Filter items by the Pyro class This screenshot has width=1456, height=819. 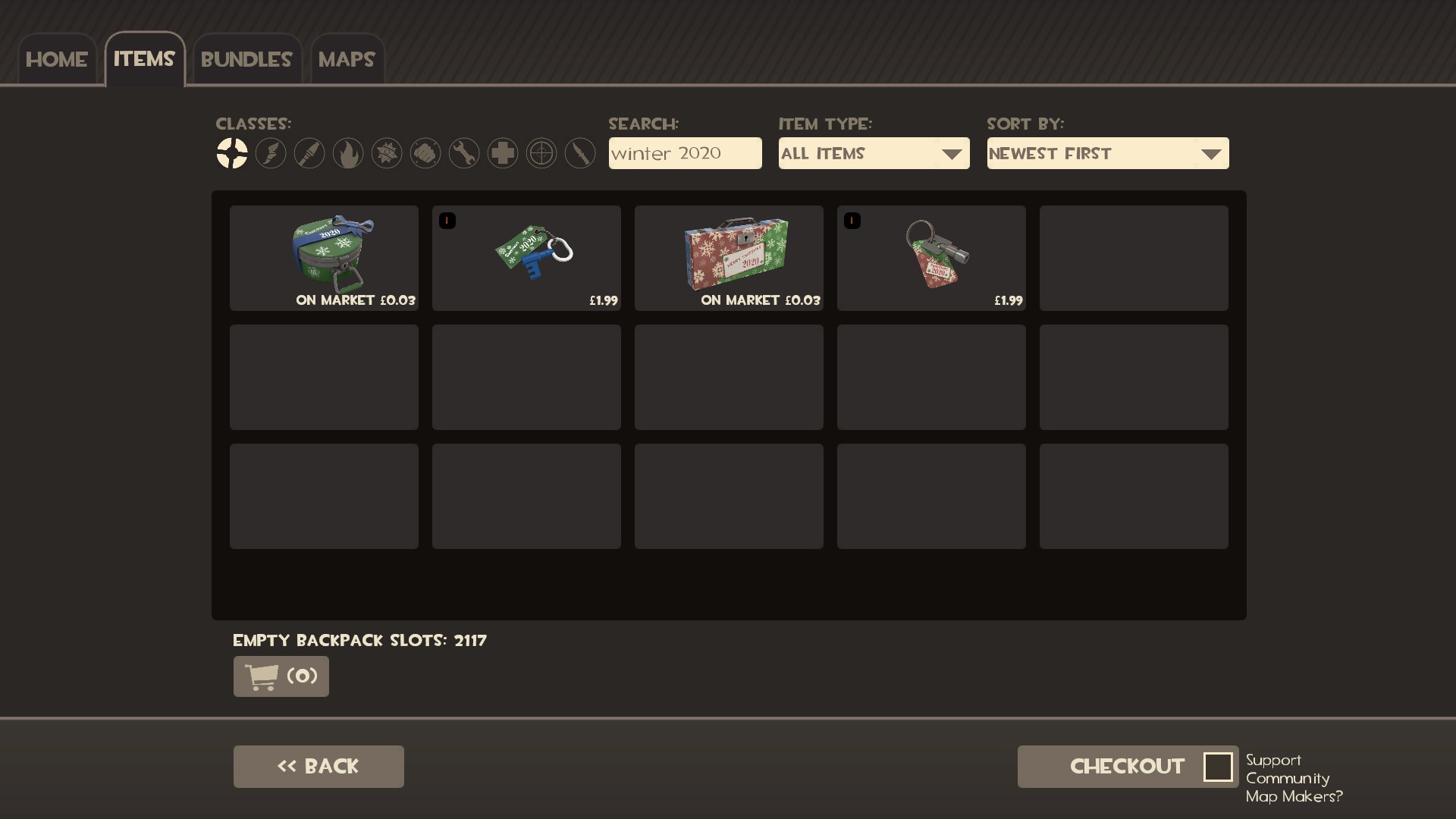point(347,153)
